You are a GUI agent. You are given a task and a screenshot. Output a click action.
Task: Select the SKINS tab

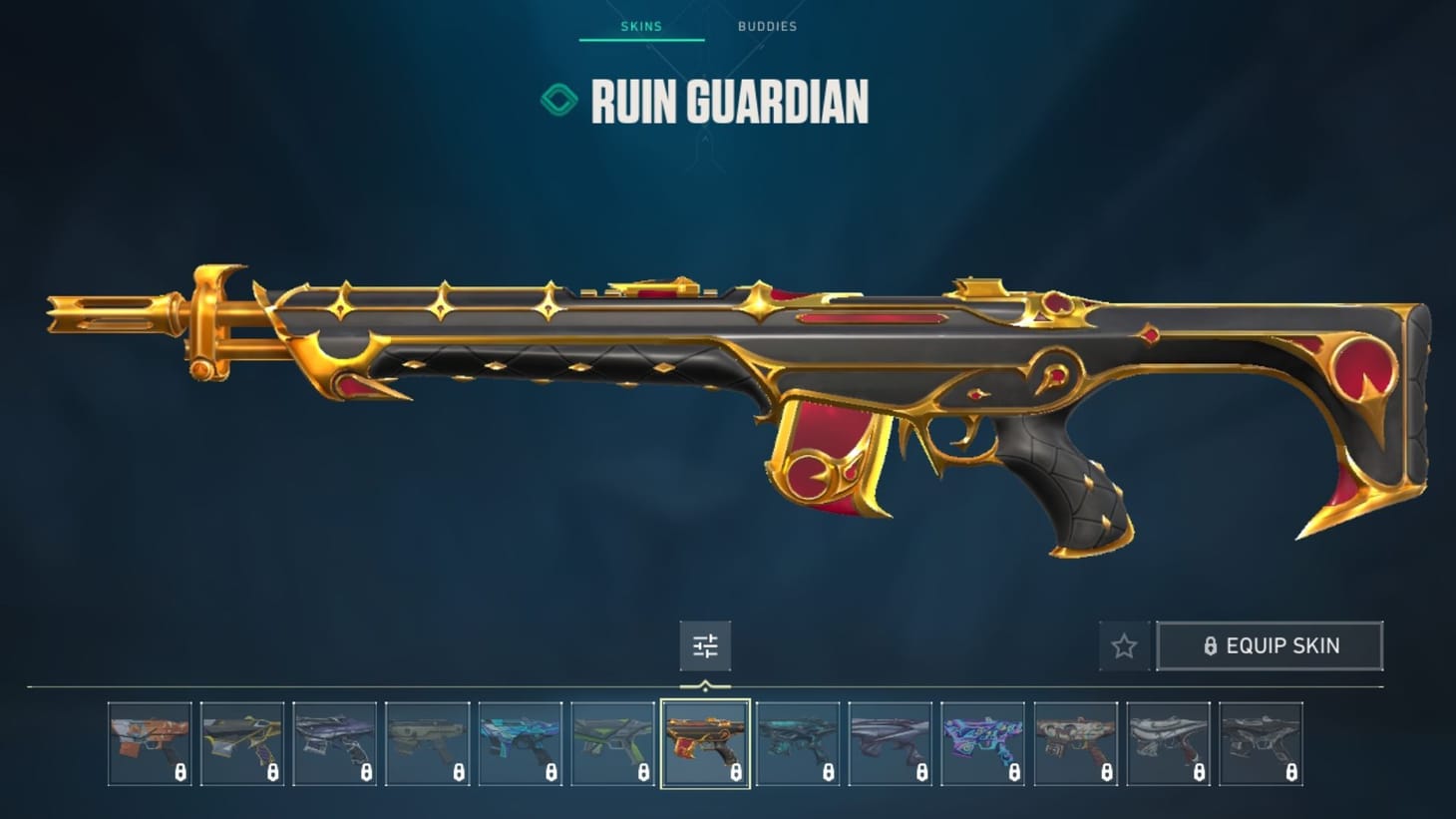(641, 27)
